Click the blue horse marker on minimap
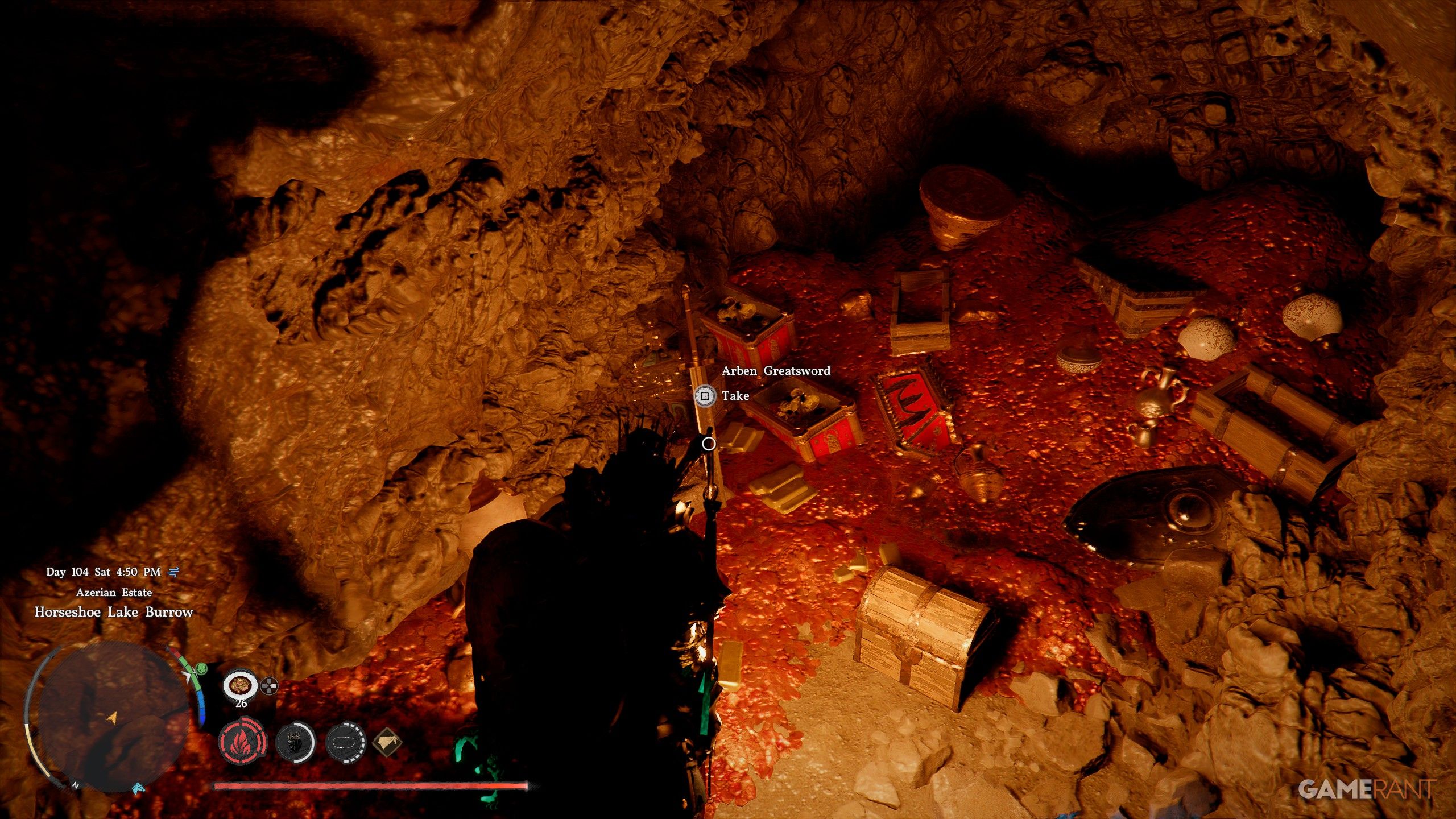Image resolution: width=1456 pixels, height=819 pixels. [x=138, y=788]
